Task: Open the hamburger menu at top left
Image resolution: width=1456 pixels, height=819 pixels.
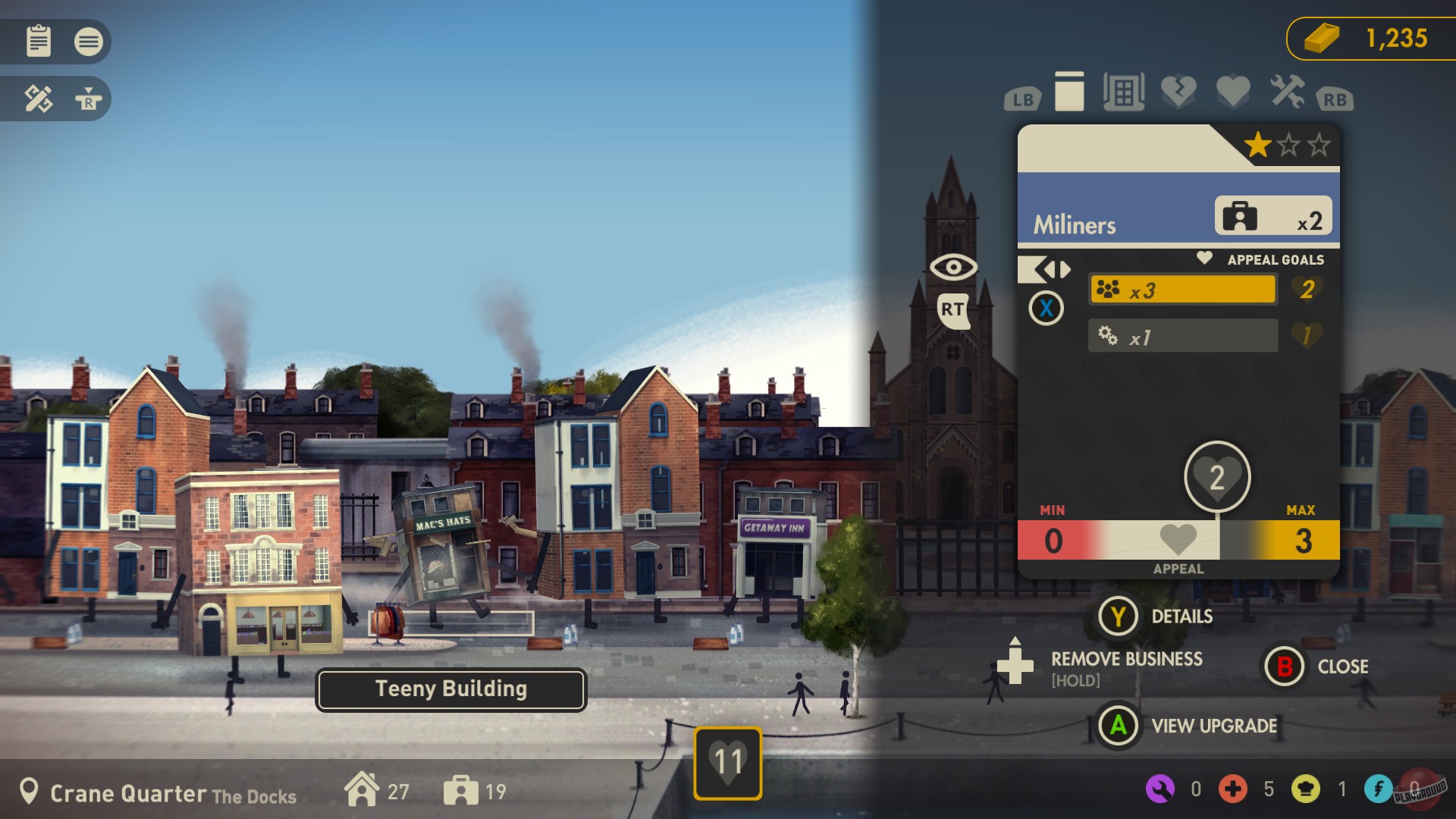Action: [x=89, y=42]
